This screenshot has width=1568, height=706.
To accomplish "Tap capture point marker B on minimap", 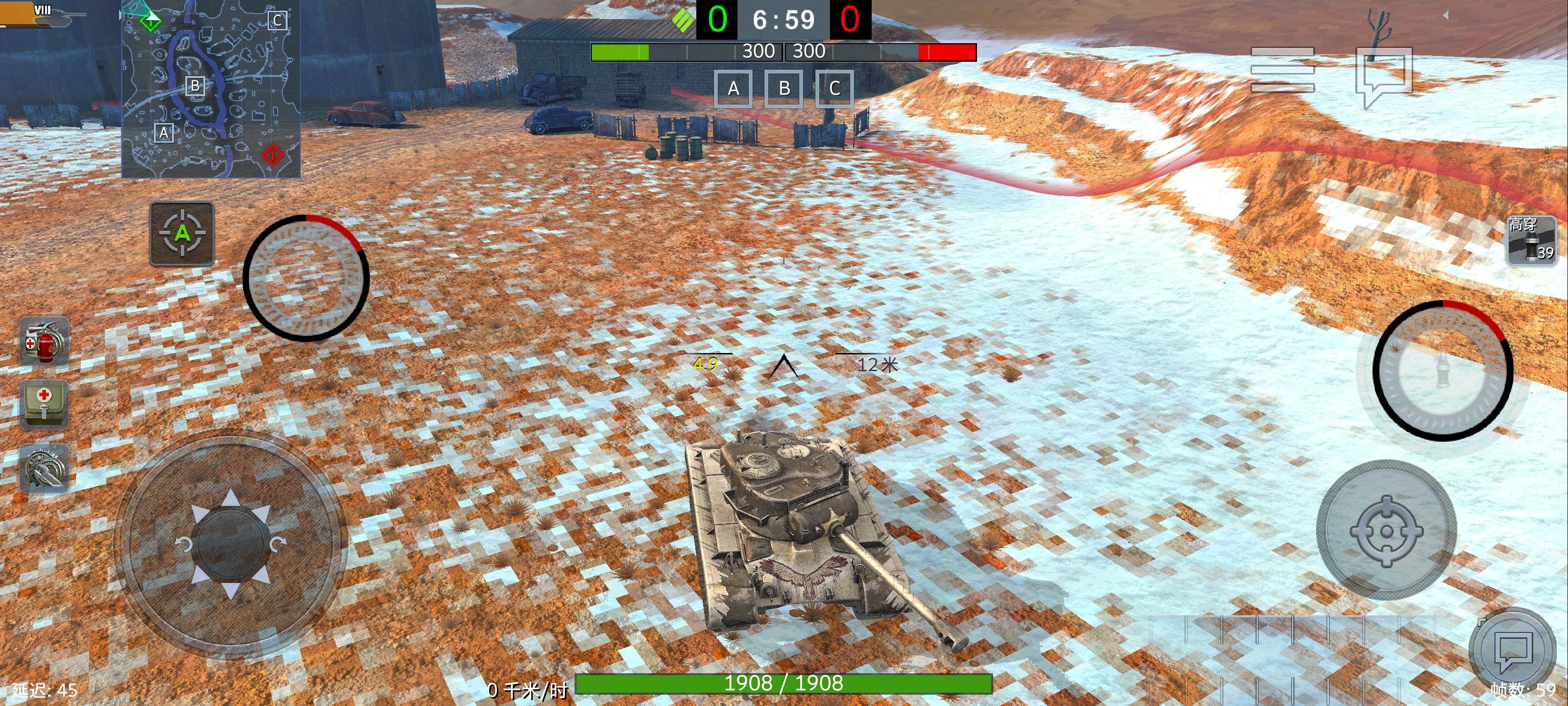I will [195, 86].
